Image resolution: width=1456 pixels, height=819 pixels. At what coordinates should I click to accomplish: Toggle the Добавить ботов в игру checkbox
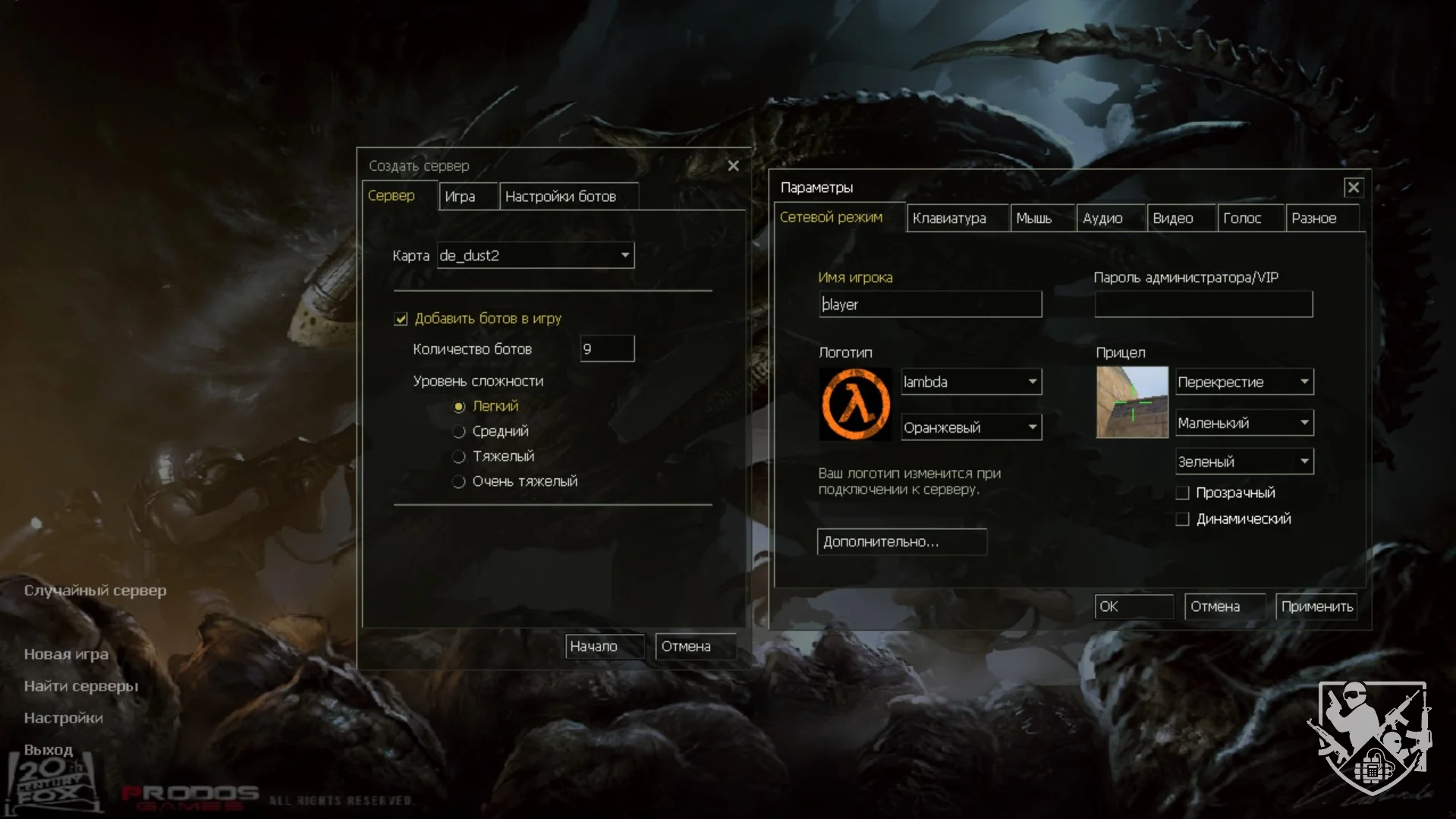401,319
